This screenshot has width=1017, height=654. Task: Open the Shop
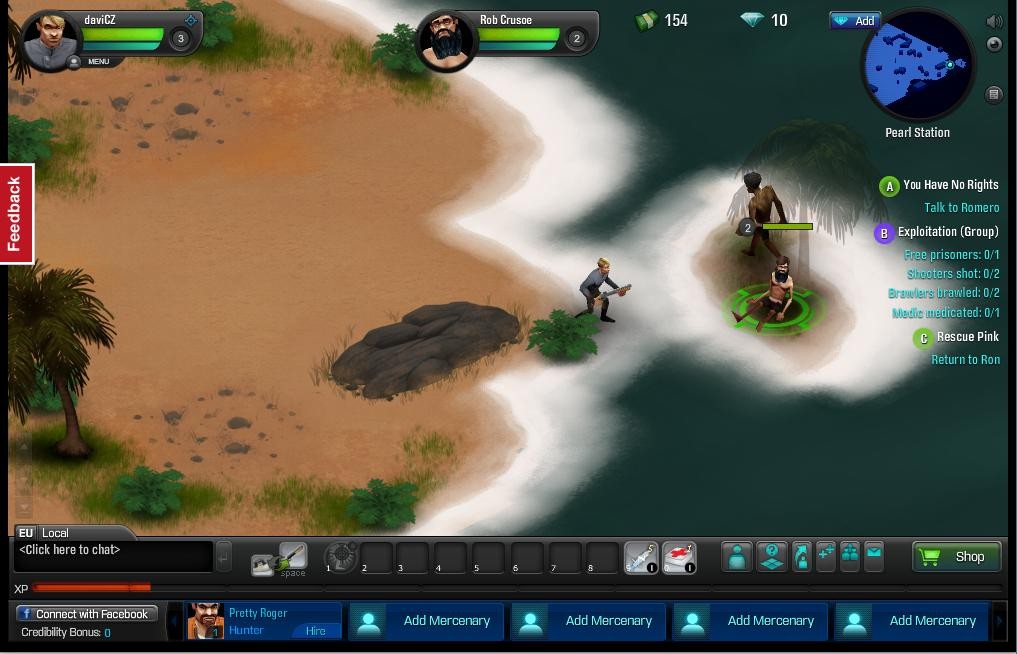tap(956, 557)
